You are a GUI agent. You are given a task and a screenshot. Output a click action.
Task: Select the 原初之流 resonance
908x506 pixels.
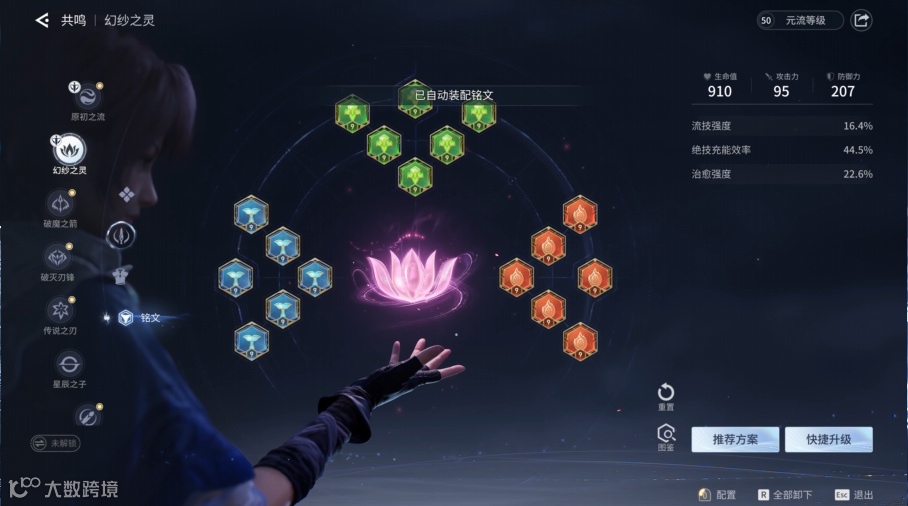pyautogui.click(x=87, y=97)
